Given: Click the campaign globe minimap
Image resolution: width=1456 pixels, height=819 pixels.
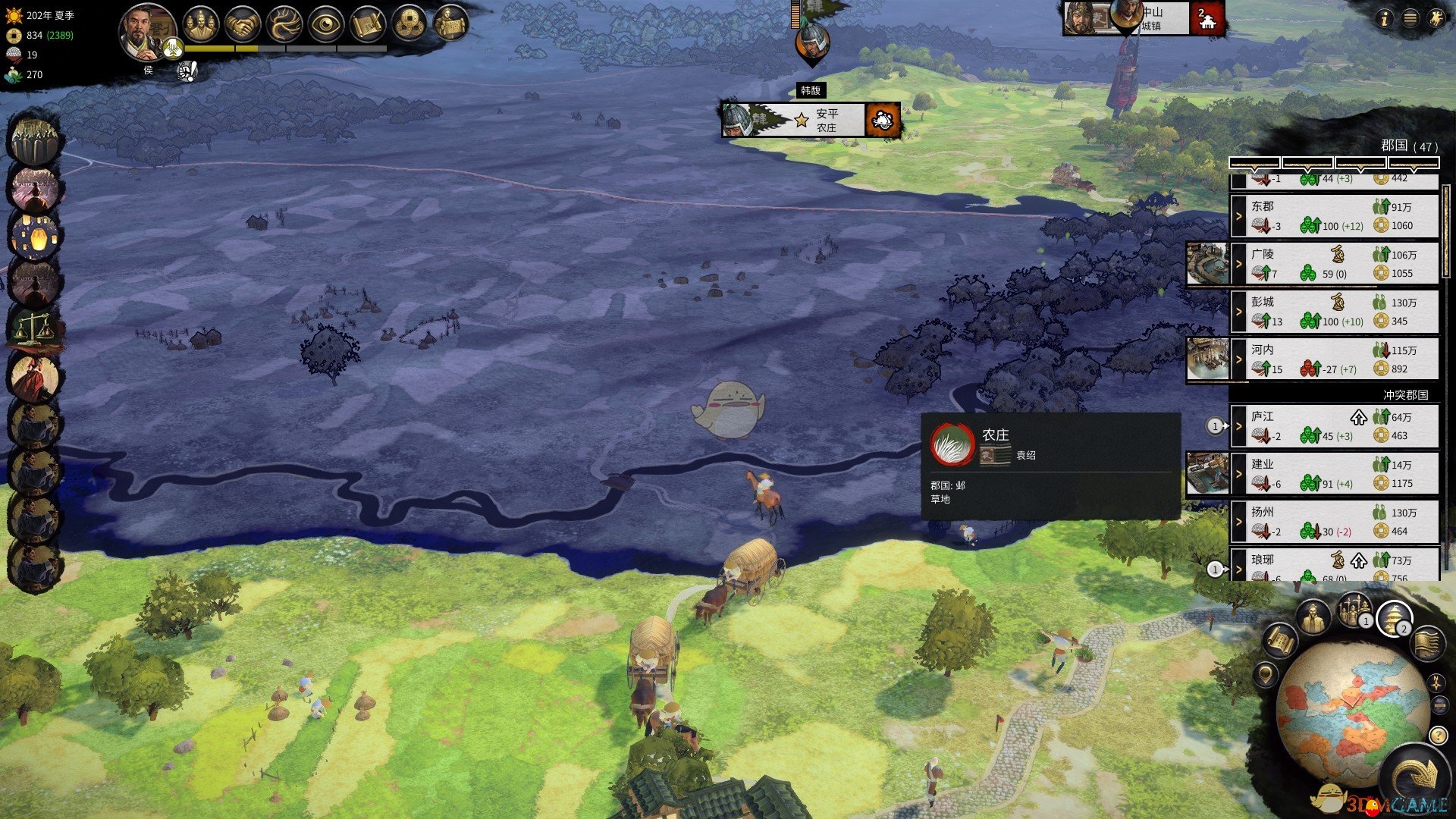Looking at the screenshot, I should [x=1351, y=713].
